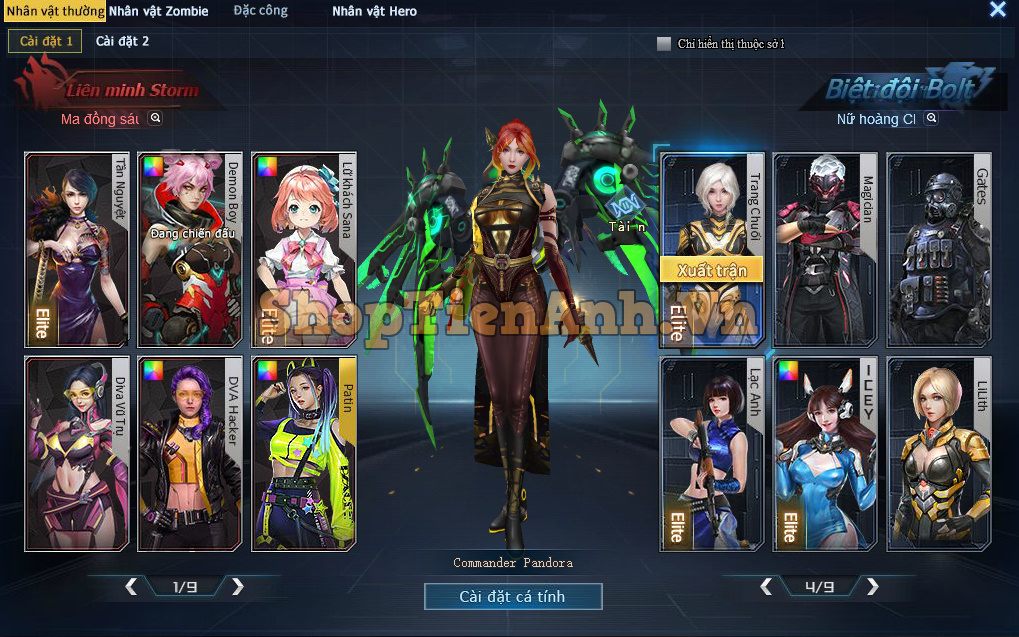This screenshot has width=1019, height=637.
Task: Select the Magician character card
Action: (x=826, y=250)
